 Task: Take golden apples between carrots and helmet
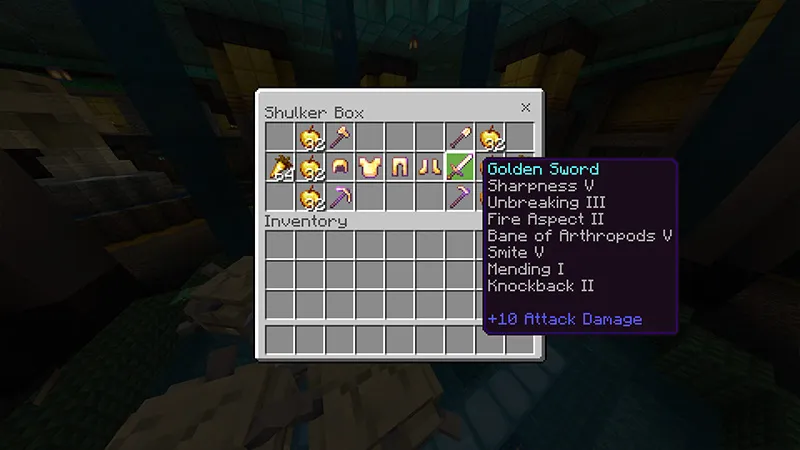[x=310, y=166]
